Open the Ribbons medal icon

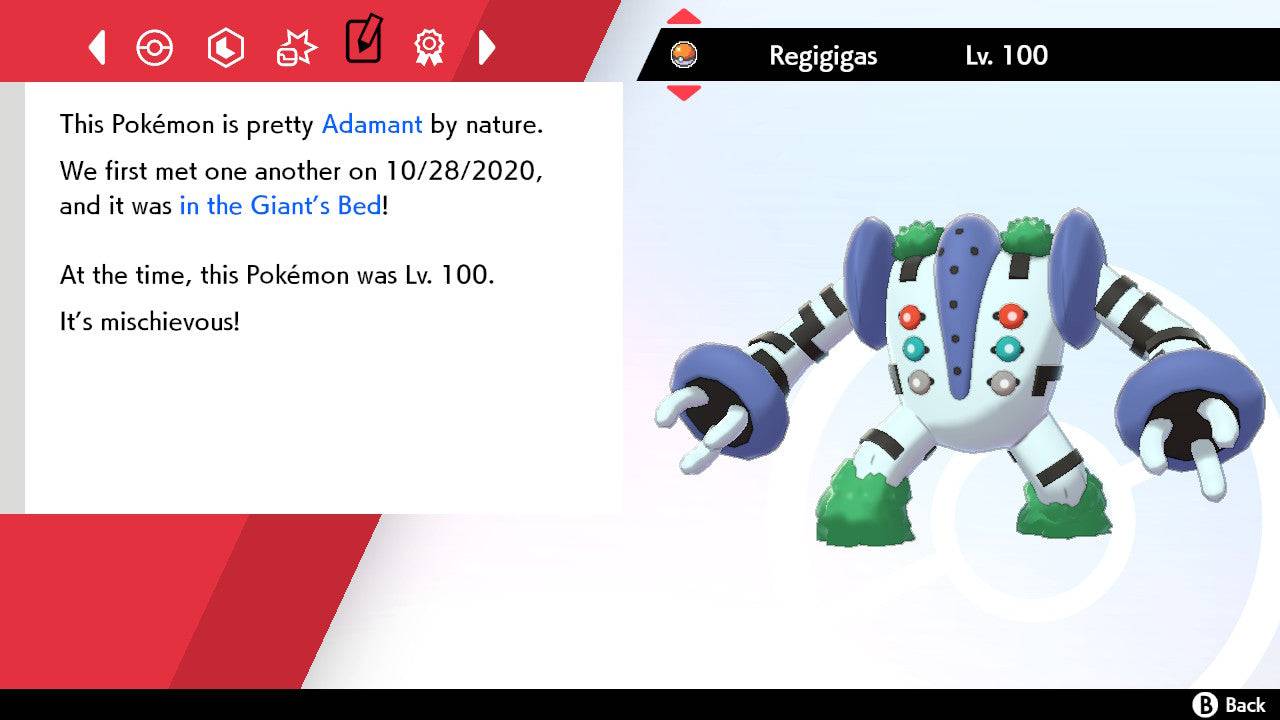pos(428,46)
